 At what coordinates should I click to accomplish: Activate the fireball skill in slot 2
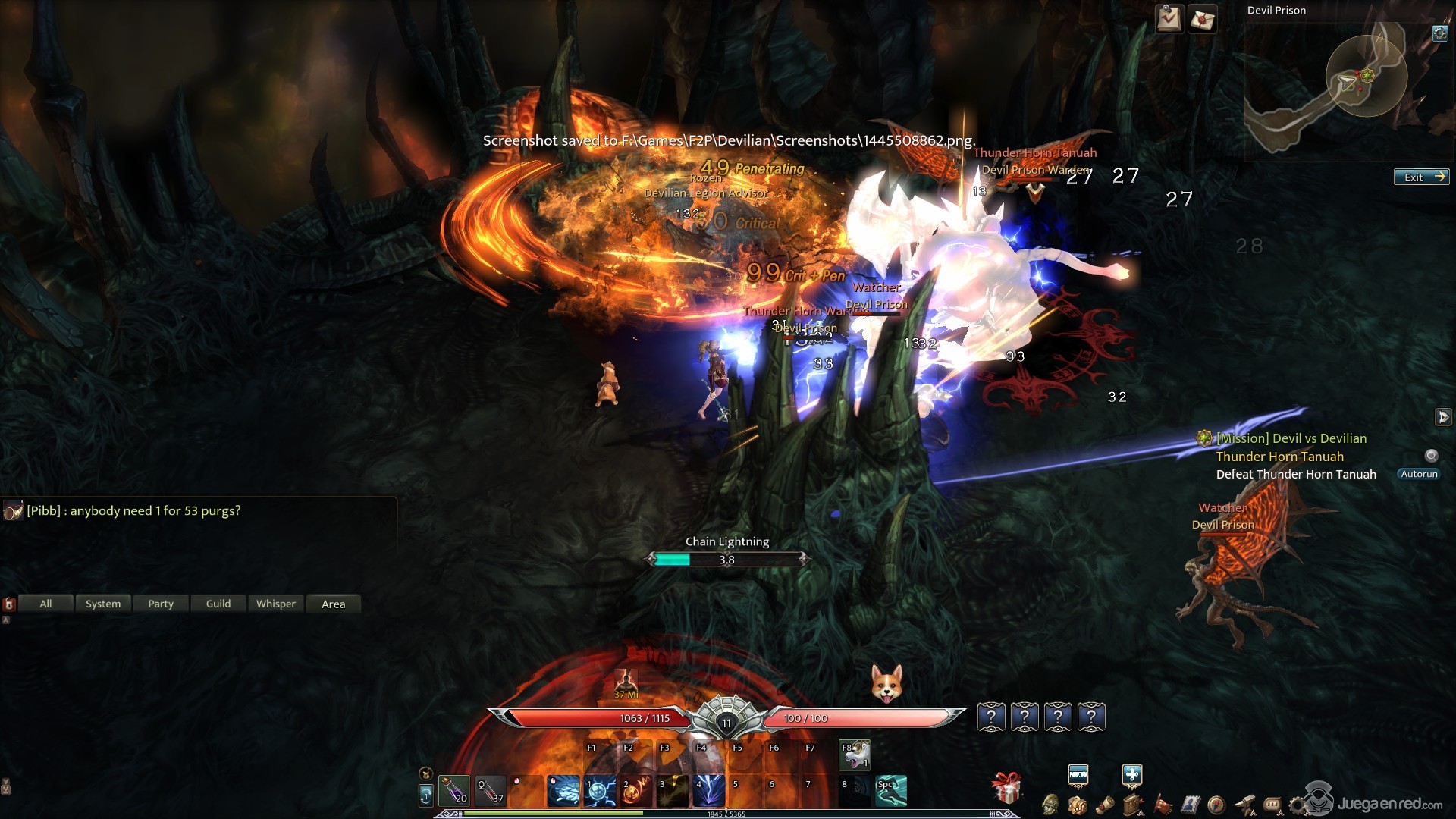point(636,791)
